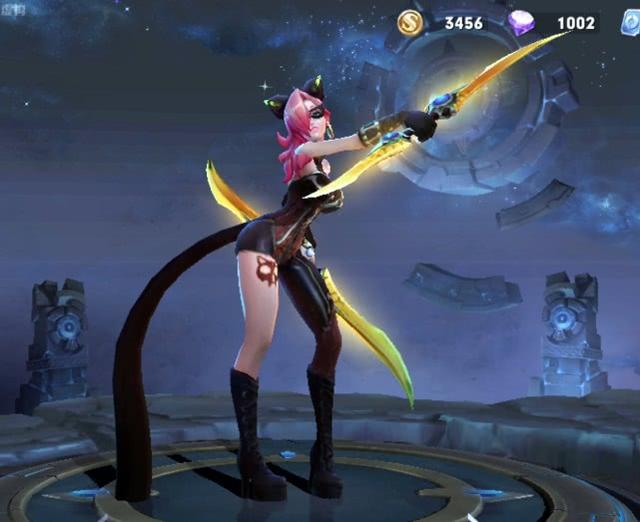Tap the purple diamond currency icon
Viewport: 640px width, 522px height.
pos(521,23)
